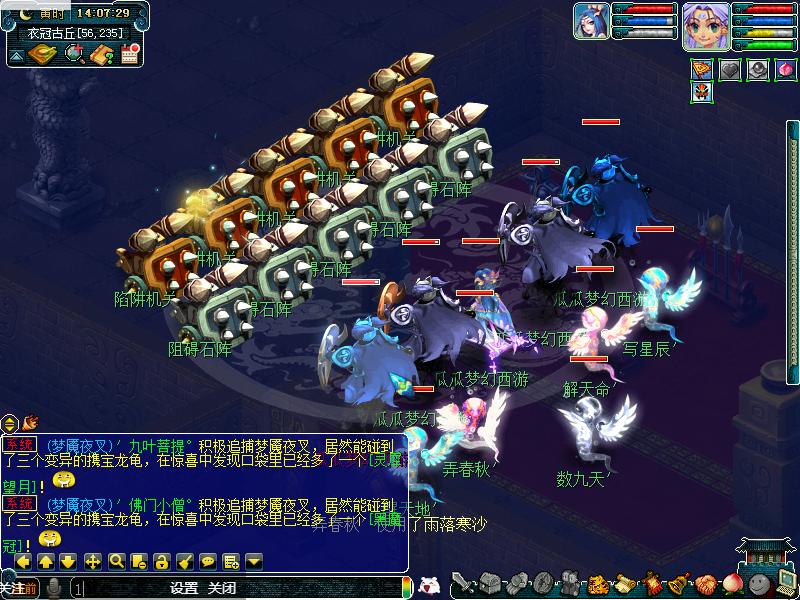Close the chat panel with '关闭'

point(222,588)
